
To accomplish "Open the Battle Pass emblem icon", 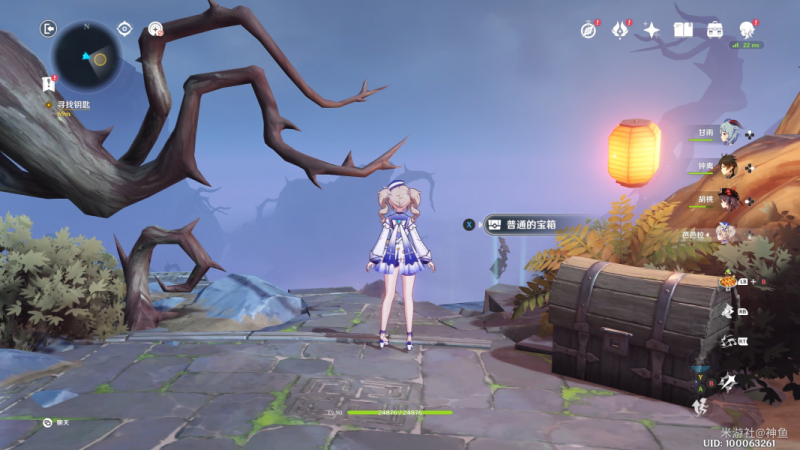I will 620,30.
